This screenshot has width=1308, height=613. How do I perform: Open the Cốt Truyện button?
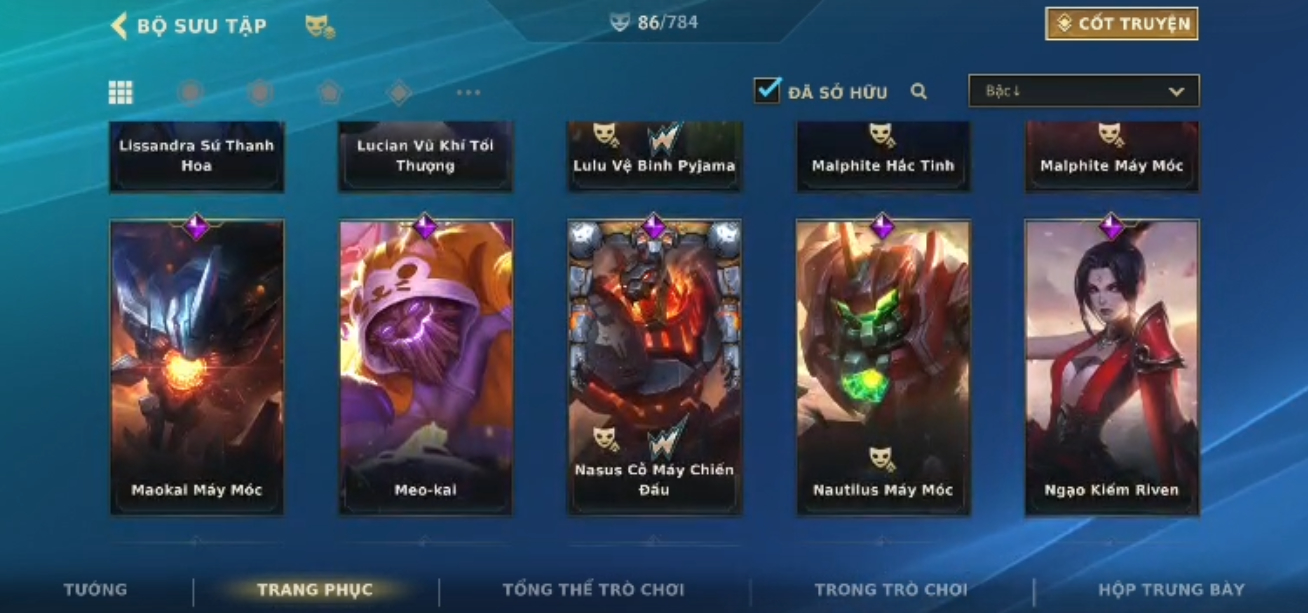1121,24
